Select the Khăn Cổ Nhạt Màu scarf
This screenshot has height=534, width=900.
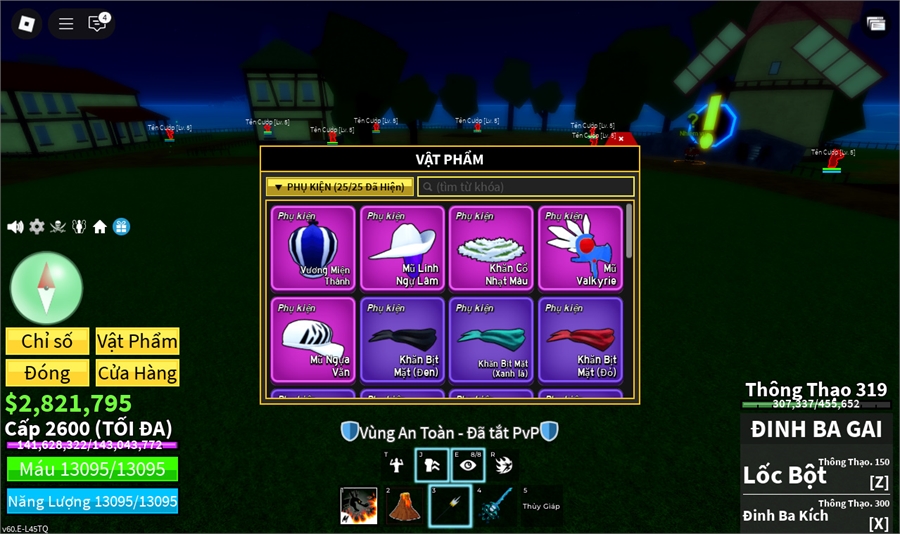click(491, 248)
